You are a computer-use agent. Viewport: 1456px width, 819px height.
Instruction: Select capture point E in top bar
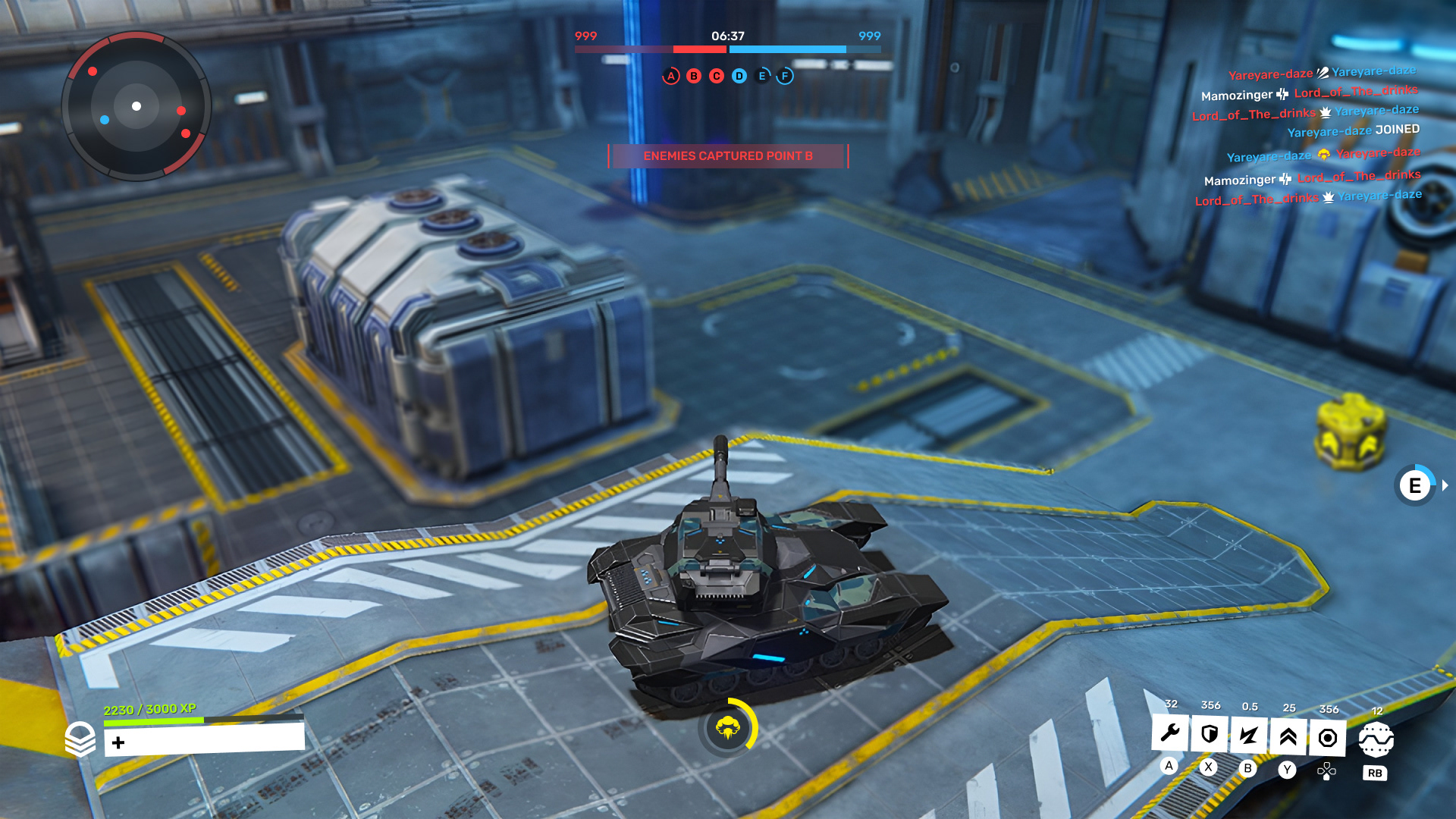click(762, 76)
